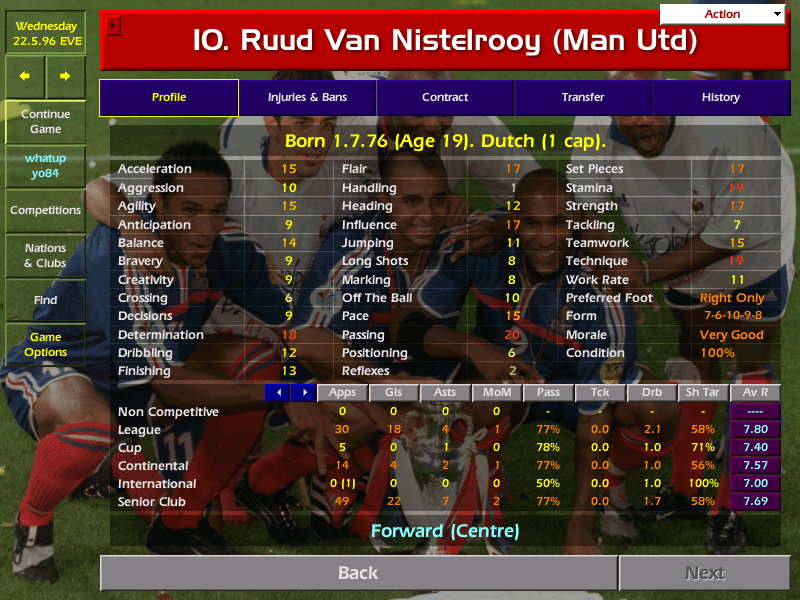Click the small red arrow beside player name

[113, 24]
